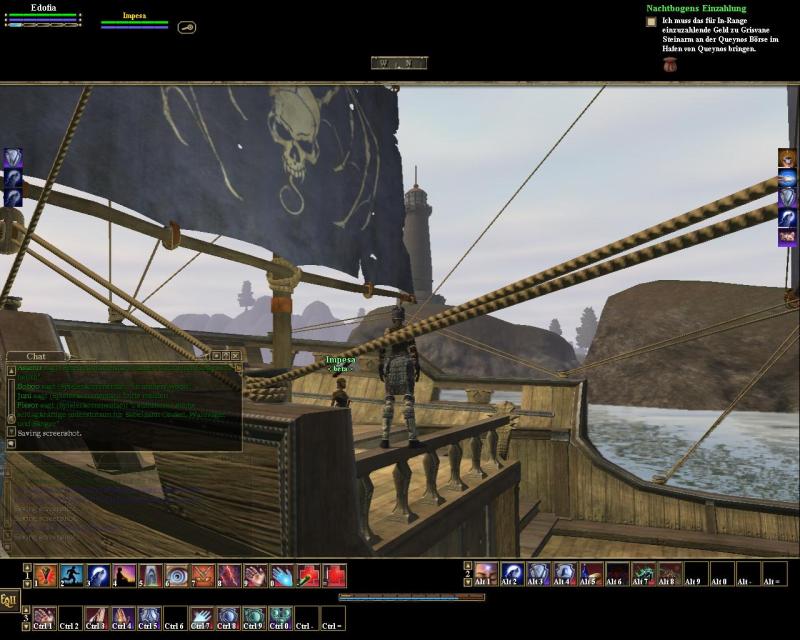
Task: Trigger the crossed swords ability in slot 7
Action: 203,575
